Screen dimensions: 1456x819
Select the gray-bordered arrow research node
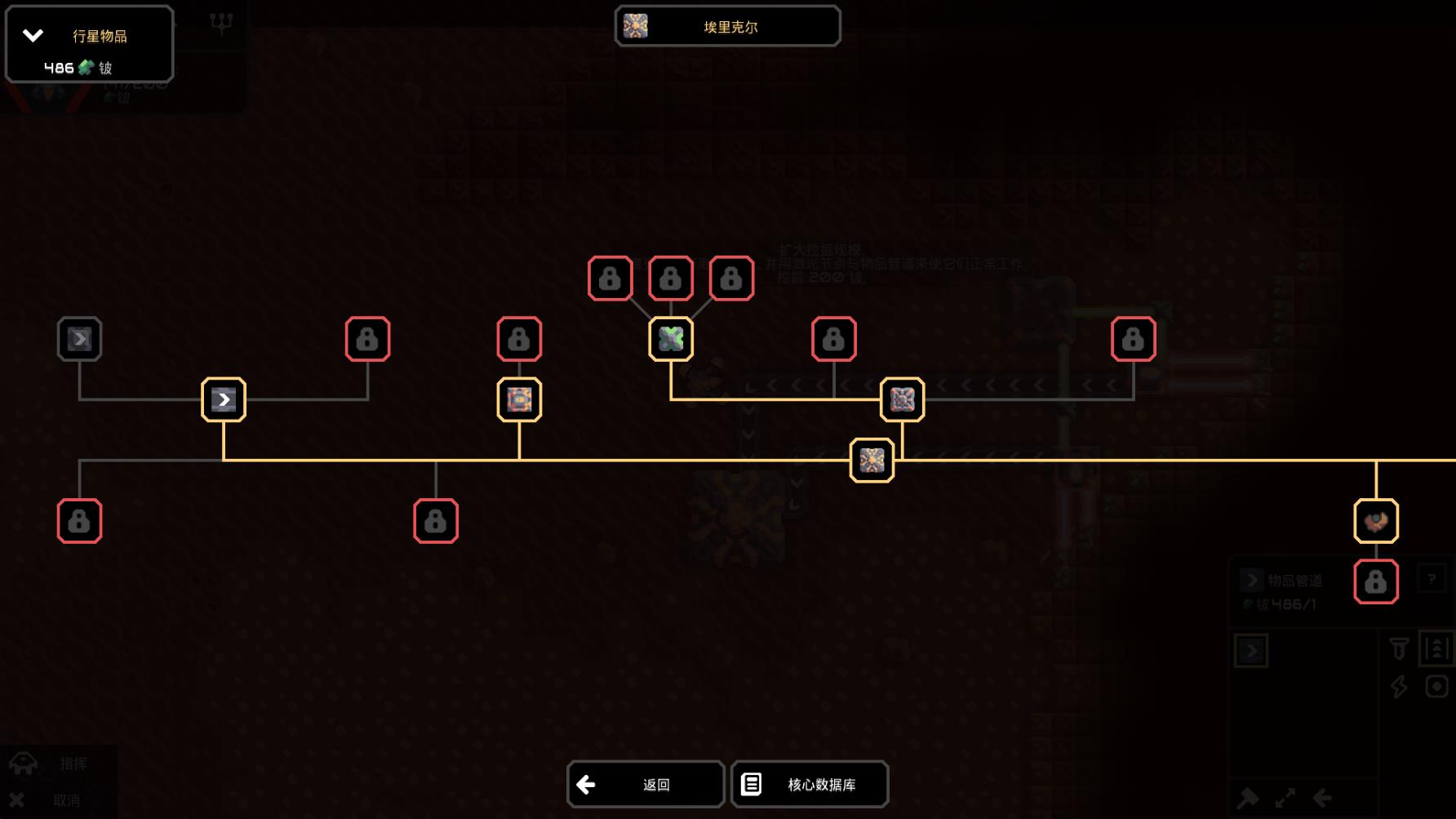tap(79, 339)
